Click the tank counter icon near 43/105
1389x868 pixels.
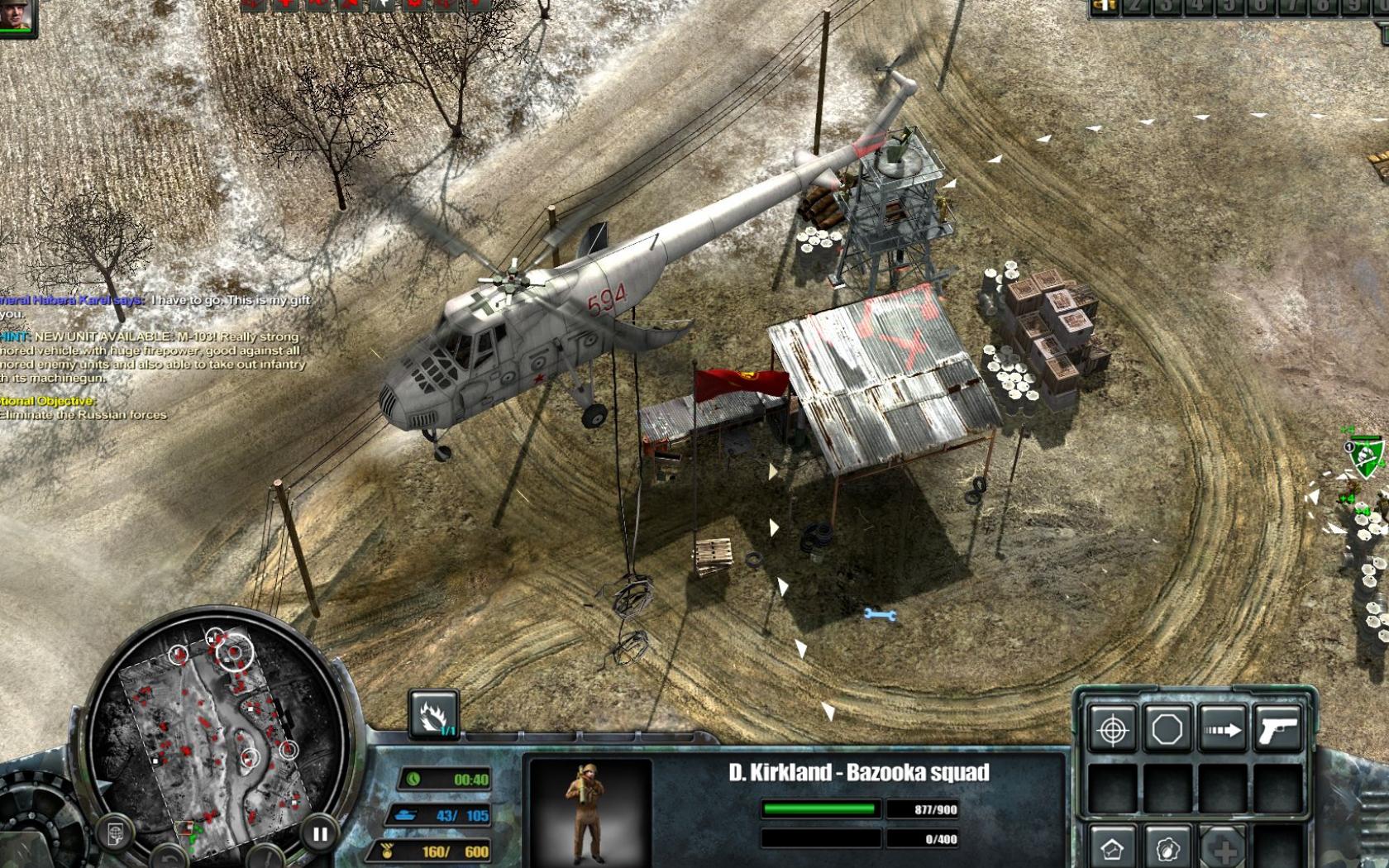(408, 813)
